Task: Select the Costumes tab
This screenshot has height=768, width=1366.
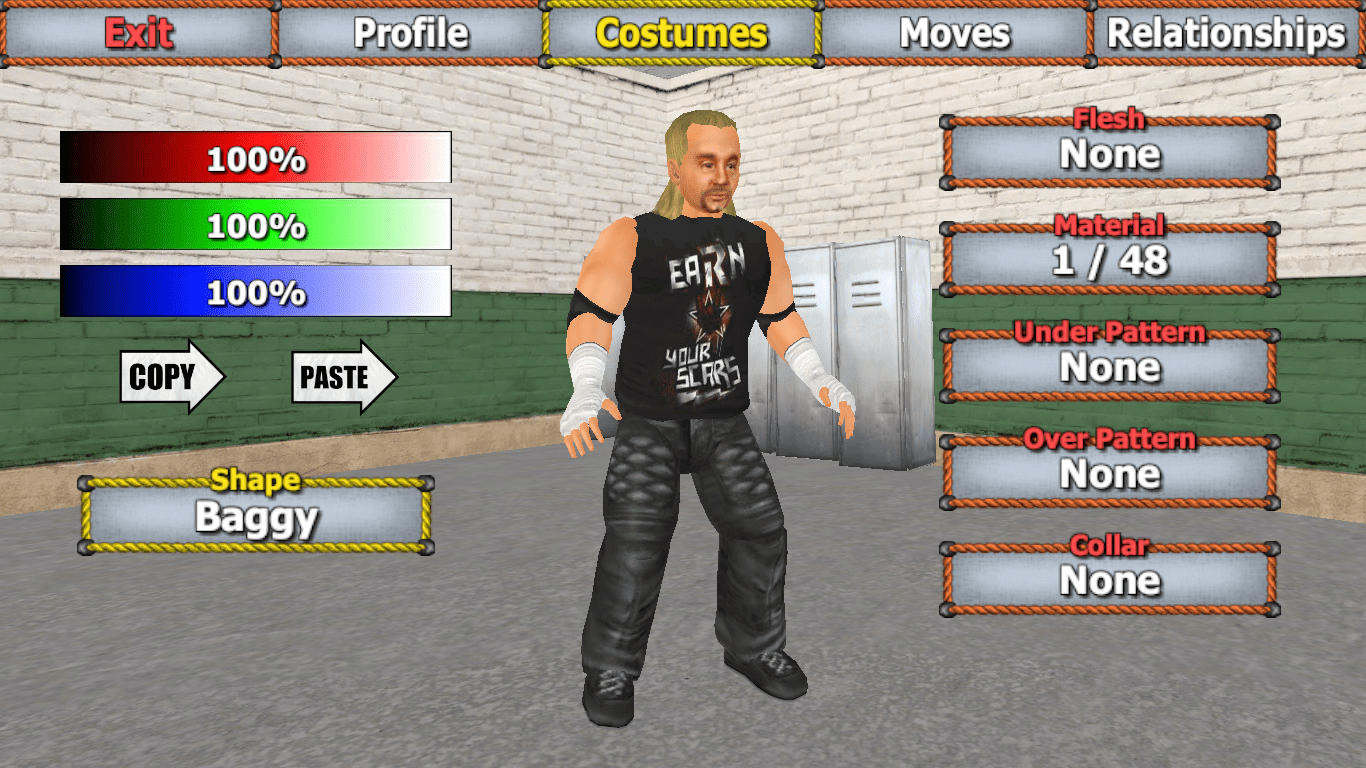Action: pos(681,33)
